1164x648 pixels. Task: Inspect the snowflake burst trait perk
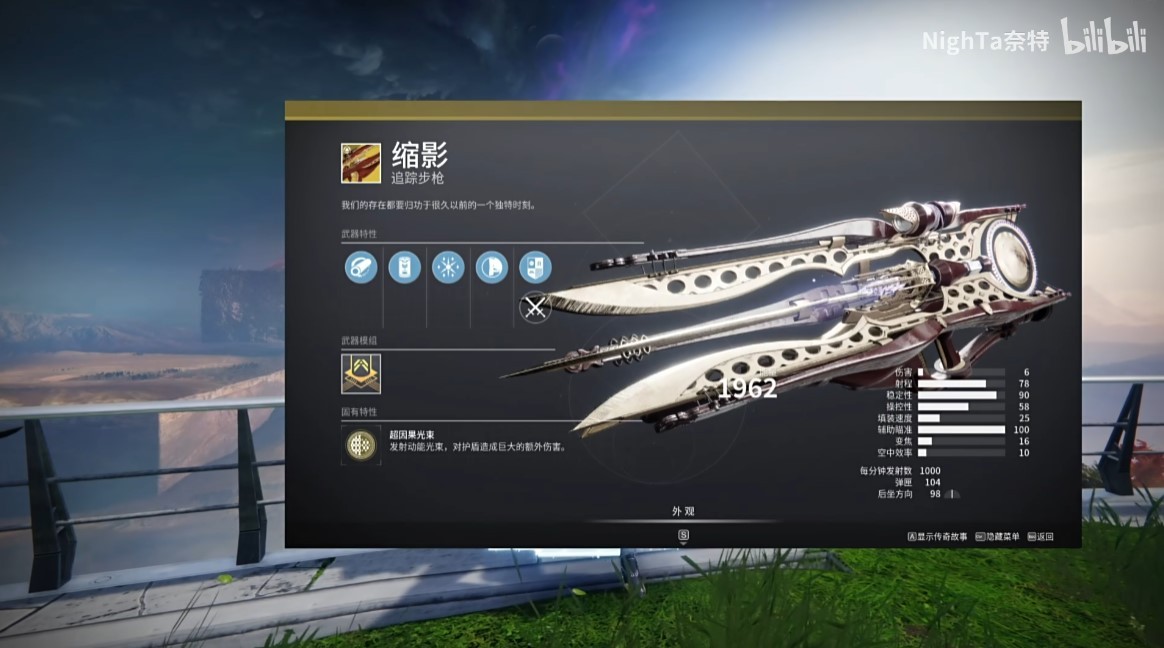448,267
